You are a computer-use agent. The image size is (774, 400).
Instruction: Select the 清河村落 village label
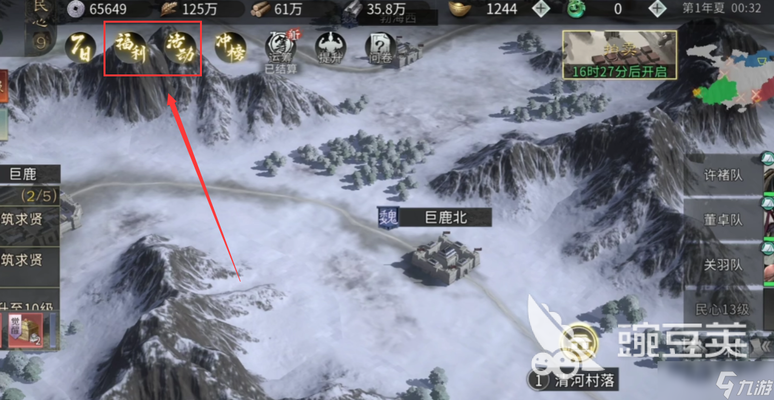578,381
